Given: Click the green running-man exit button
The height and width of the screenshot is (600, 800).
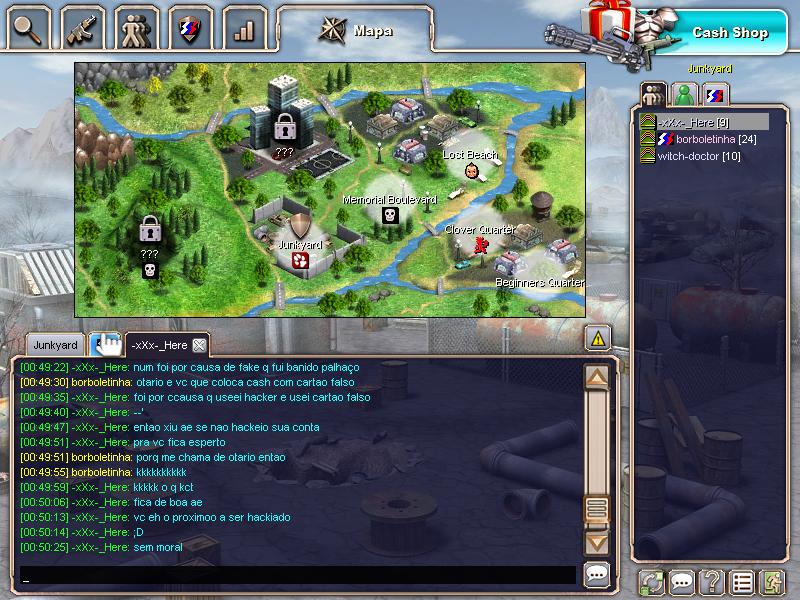Looking at the screenshot, I should 771,581.
